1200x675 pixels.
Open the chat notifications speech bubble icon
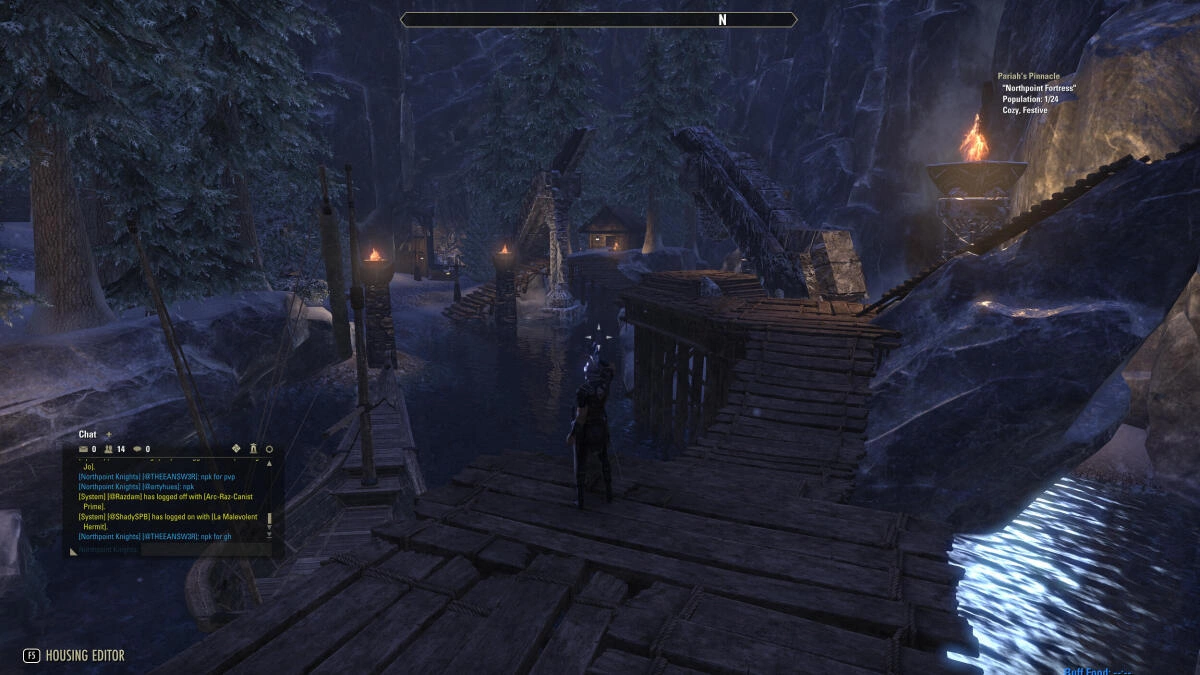pos(137,450)
